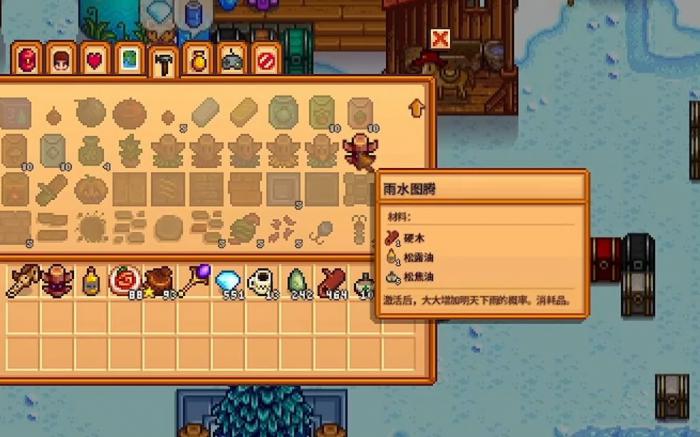Pick the diamond stack of 551
Image resolution: width=700 pixels, height=437 pixels.
[x=229, y=282]
